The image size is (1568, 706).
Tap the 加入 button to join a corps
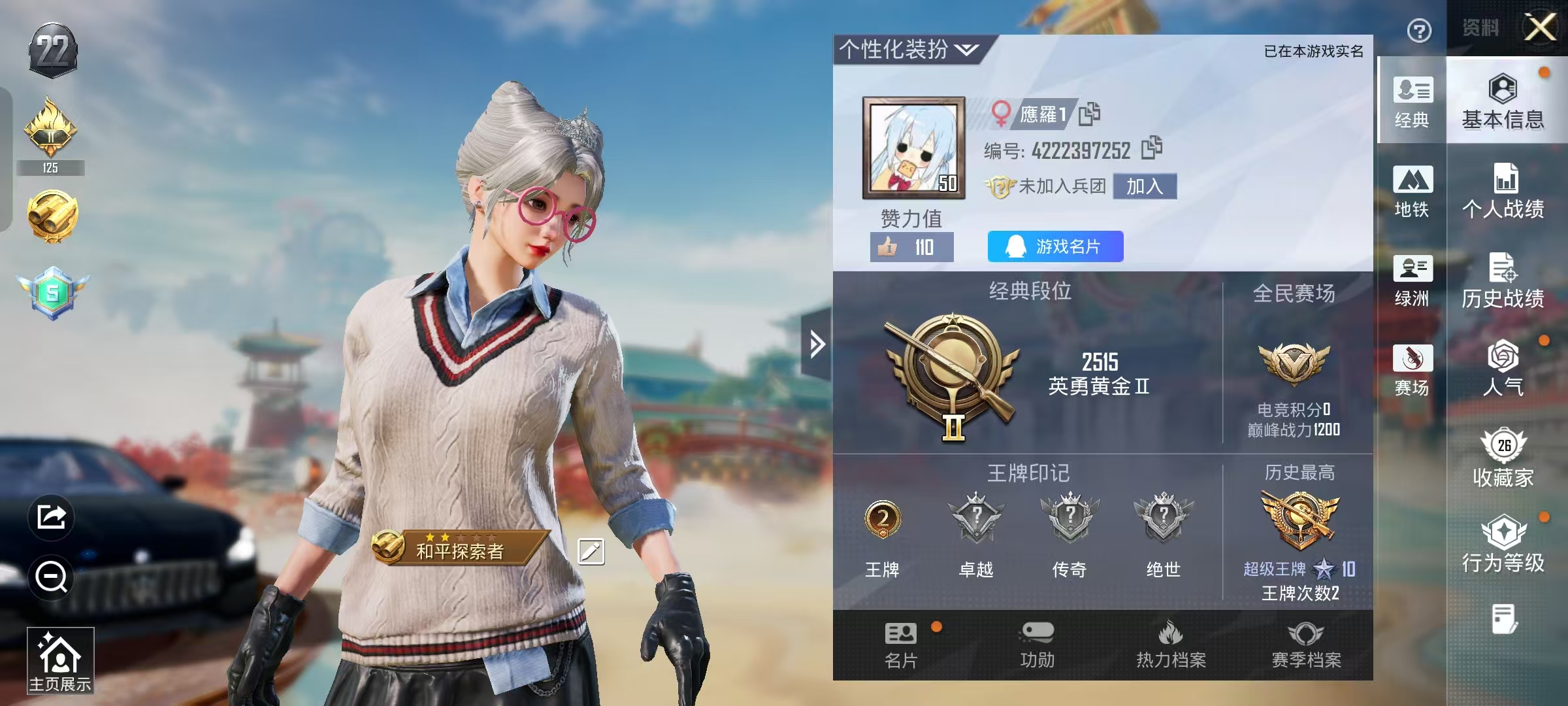pos(1145,186)
